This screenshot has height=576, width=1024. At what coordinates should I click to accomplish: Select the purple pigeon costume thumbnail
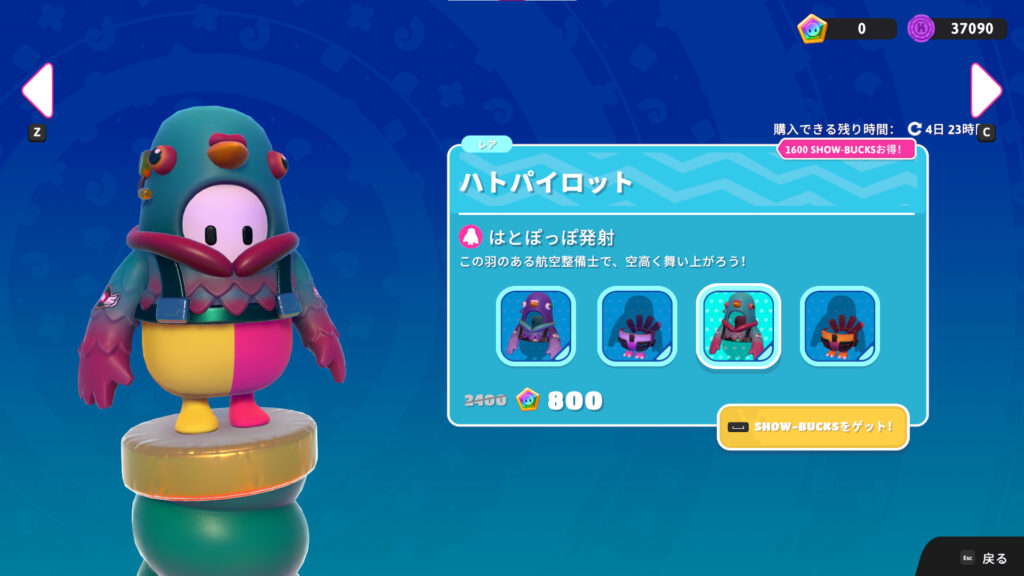536,326
